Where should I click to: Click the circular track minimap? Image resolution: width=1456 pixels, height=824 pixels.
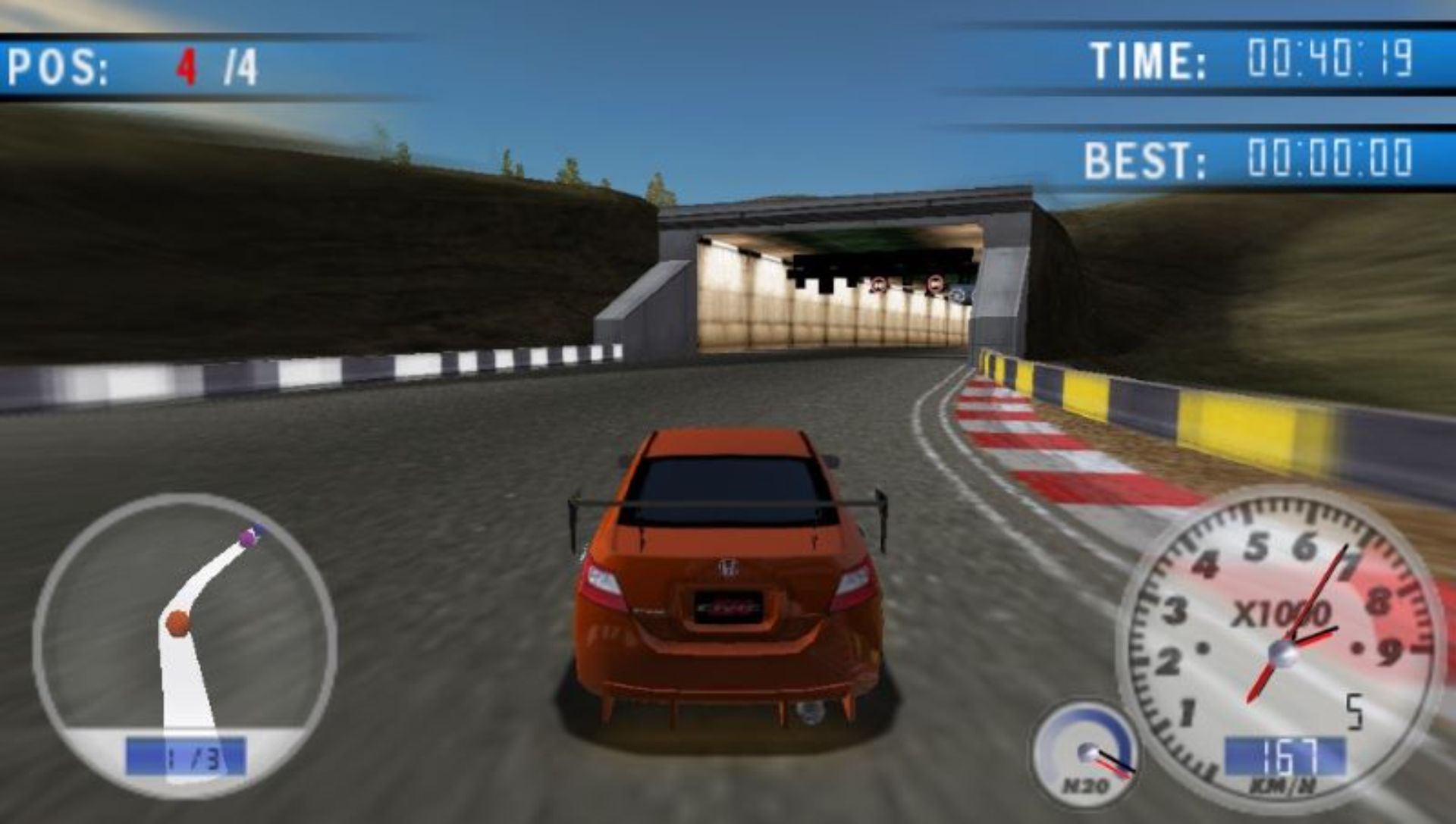coord(185,644)
